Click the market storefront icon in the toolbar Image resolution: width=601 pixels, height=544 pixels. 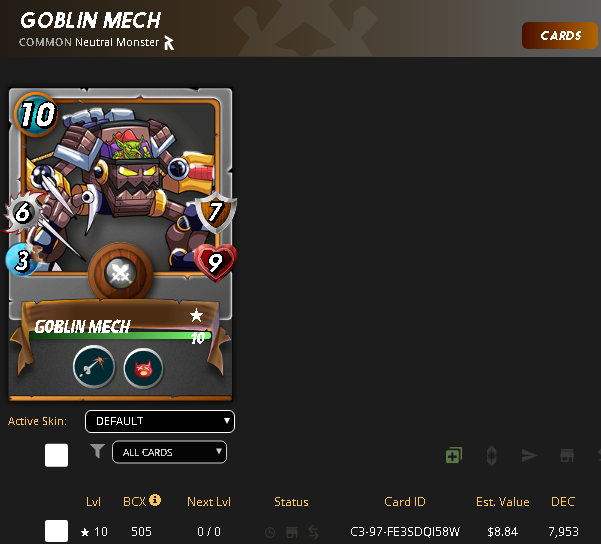coord(567,455)
